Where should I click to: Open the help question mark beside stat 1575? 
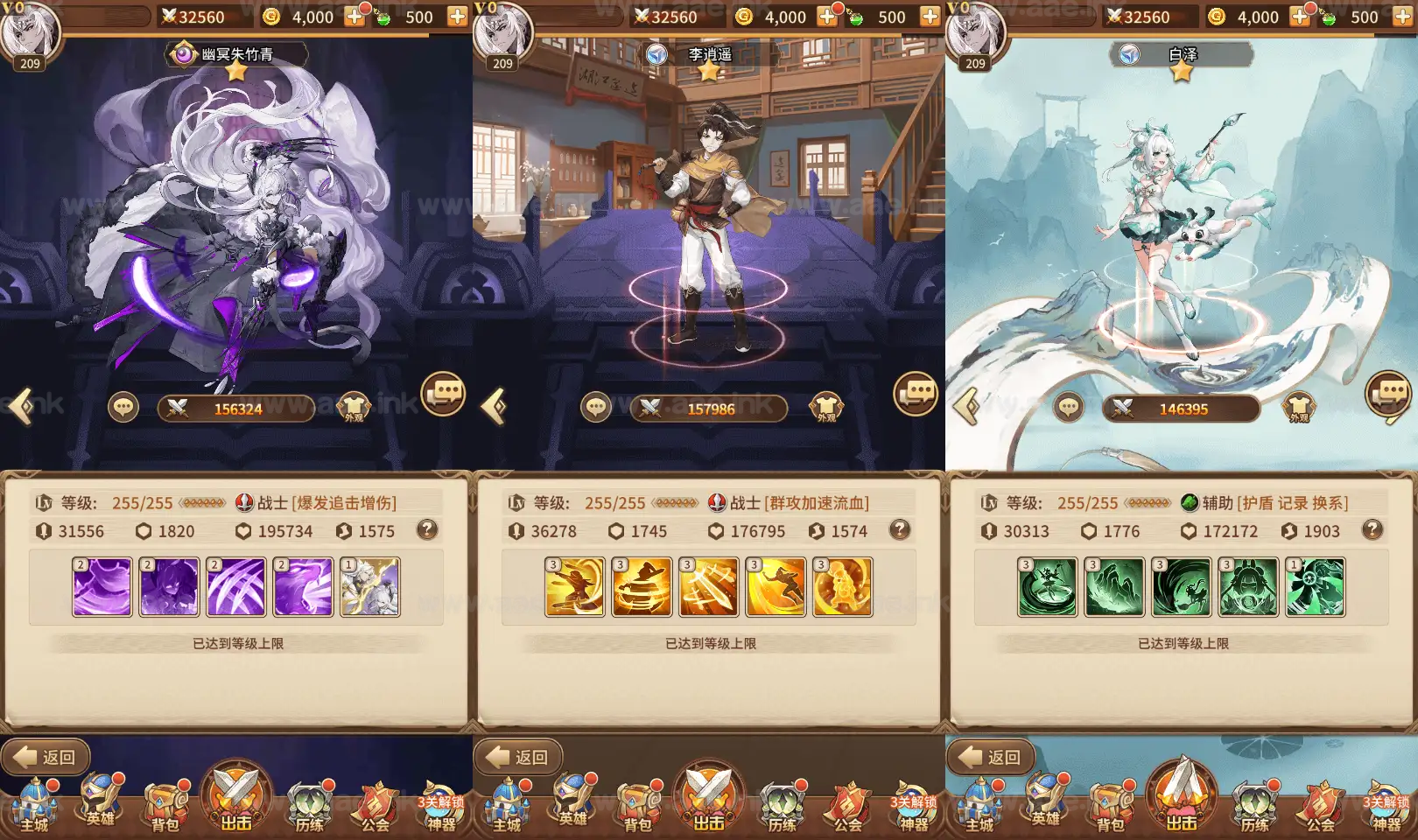click(x=427, y=529)
